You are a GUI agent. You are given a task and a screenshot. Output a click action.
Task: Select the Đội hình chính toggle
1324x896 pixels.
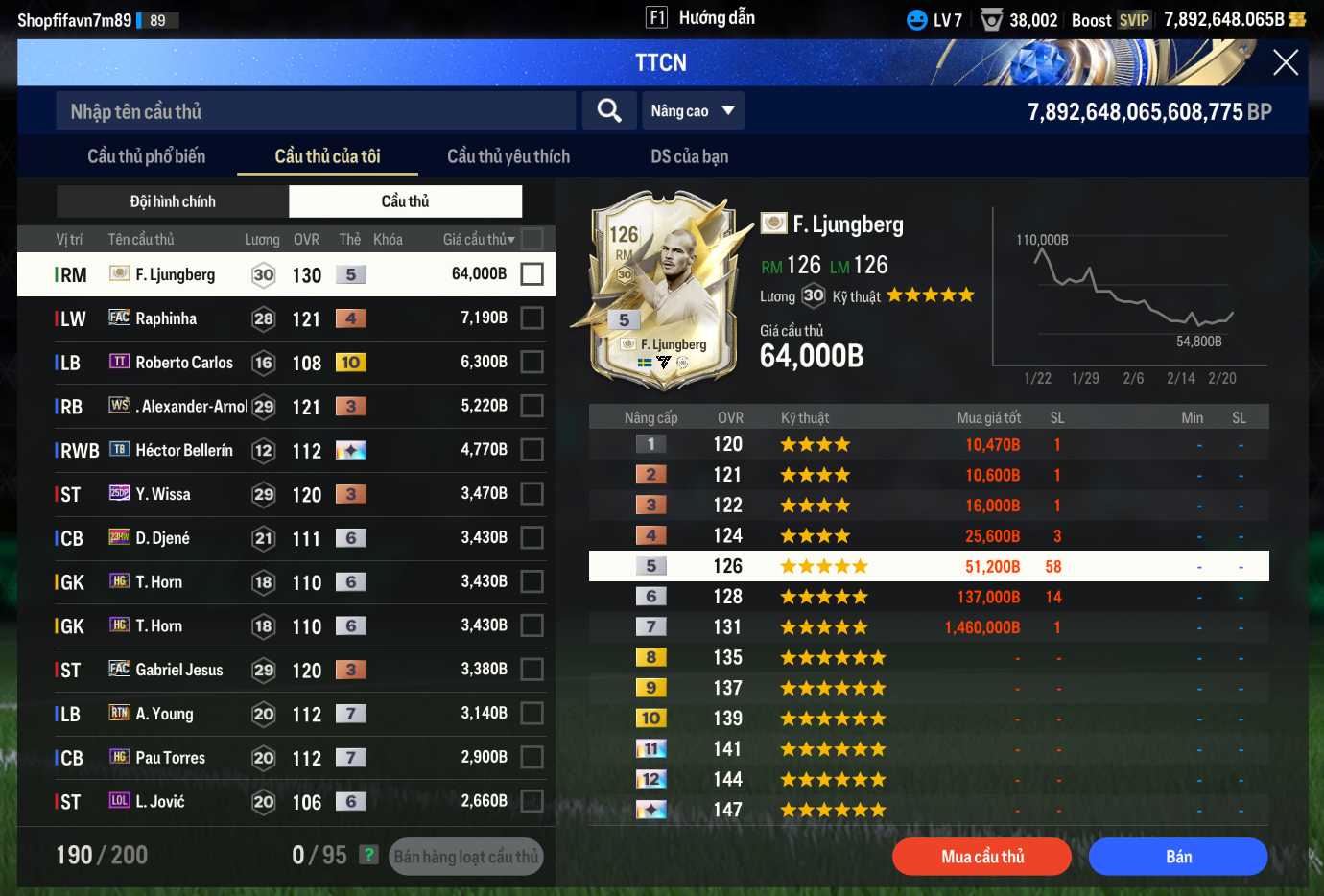click(x=173, y=201)
